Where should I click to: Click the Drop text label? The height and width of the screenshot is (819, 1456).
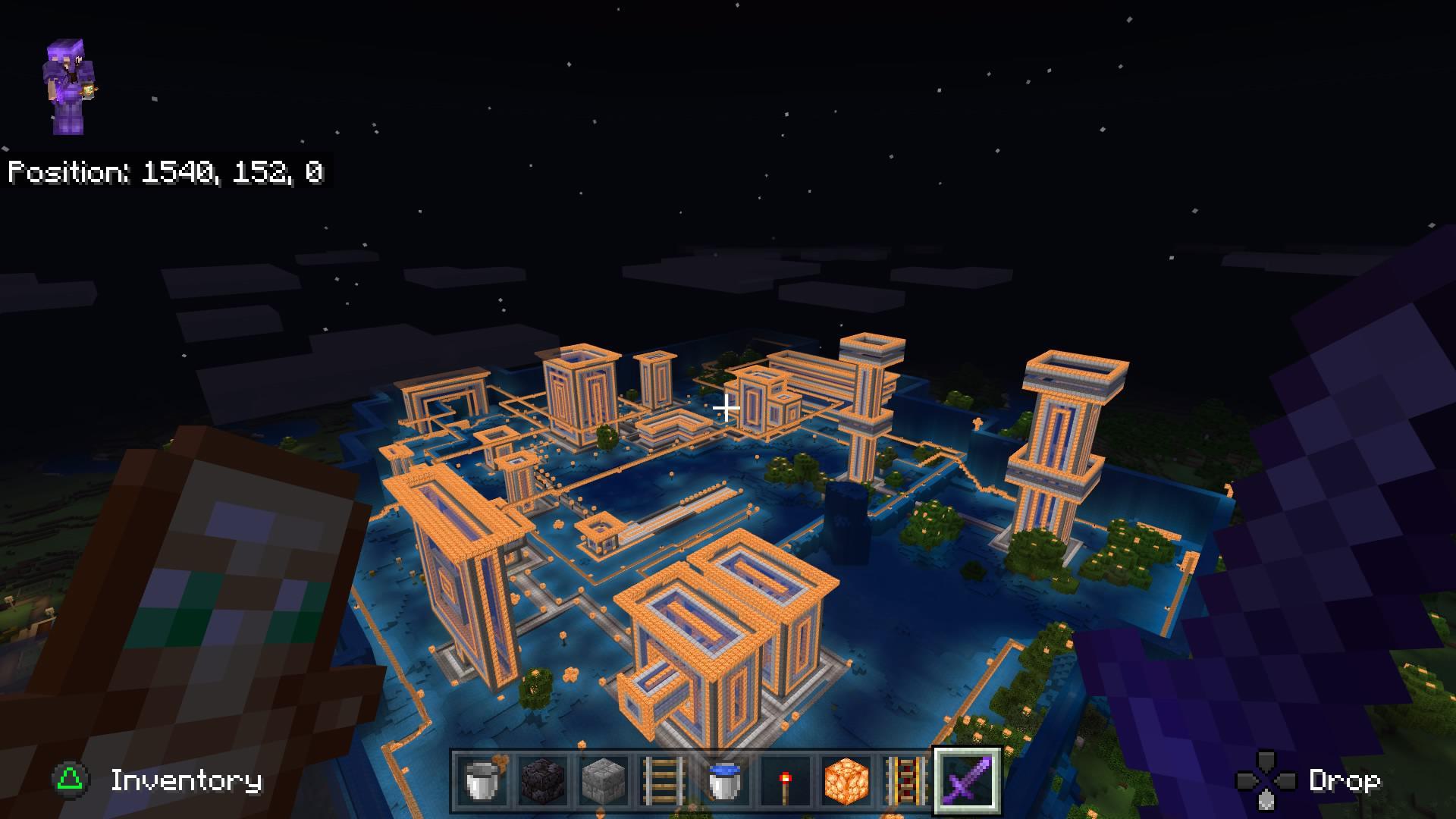pyautogui.click(x=1346, y=780)
